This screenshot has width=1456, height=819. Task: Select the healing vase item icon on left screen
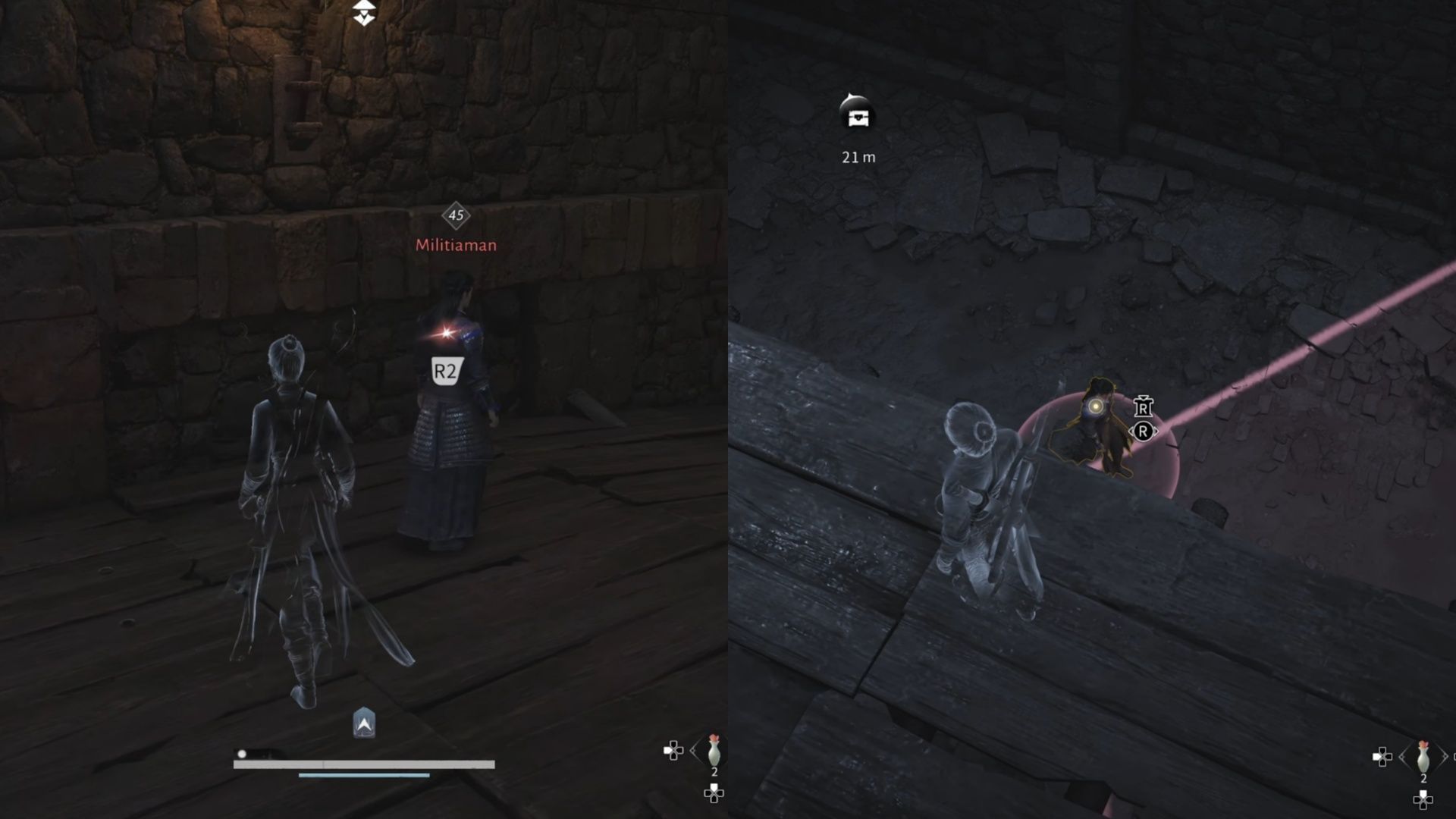714,752
